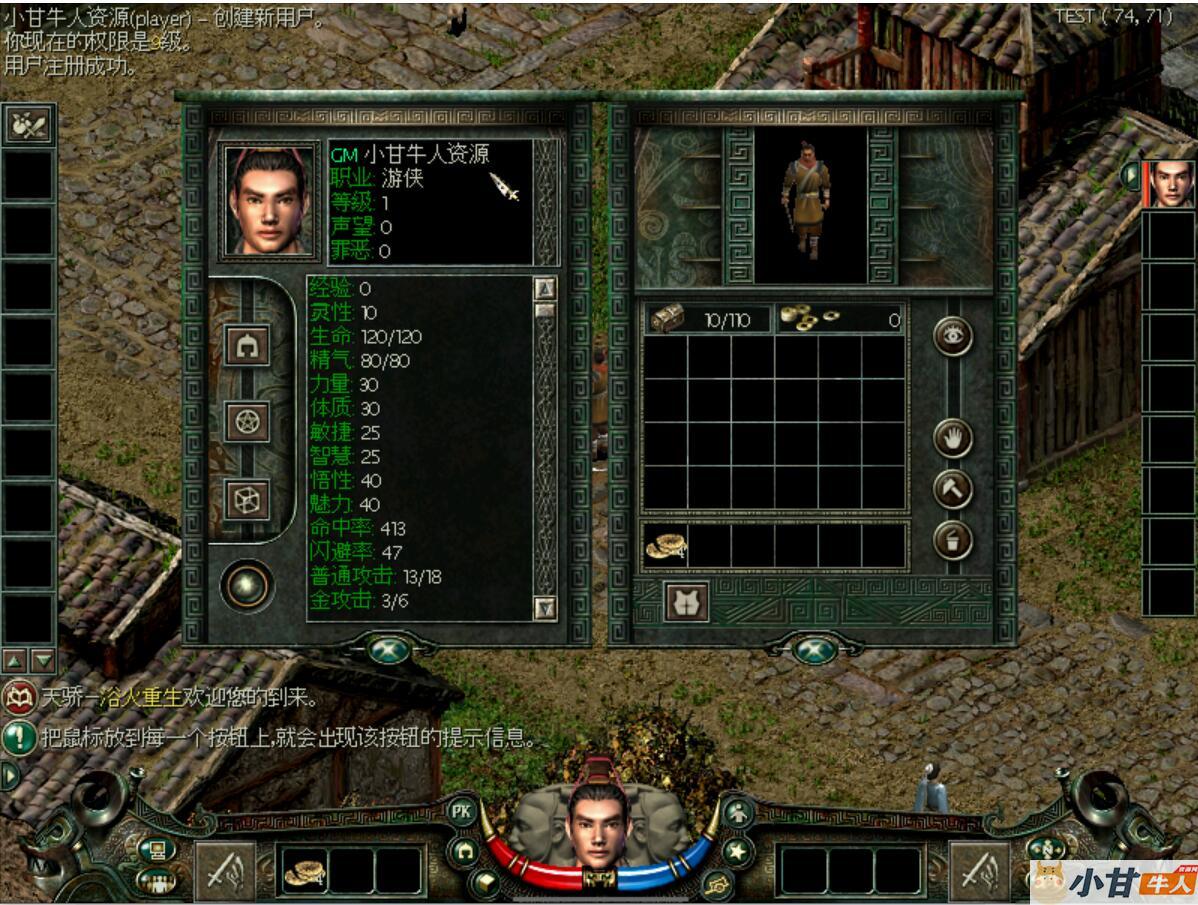The height and width of the screenshot is (905, 1198).
Task: Close the inventory panel
Action: (x=814, y=650)
